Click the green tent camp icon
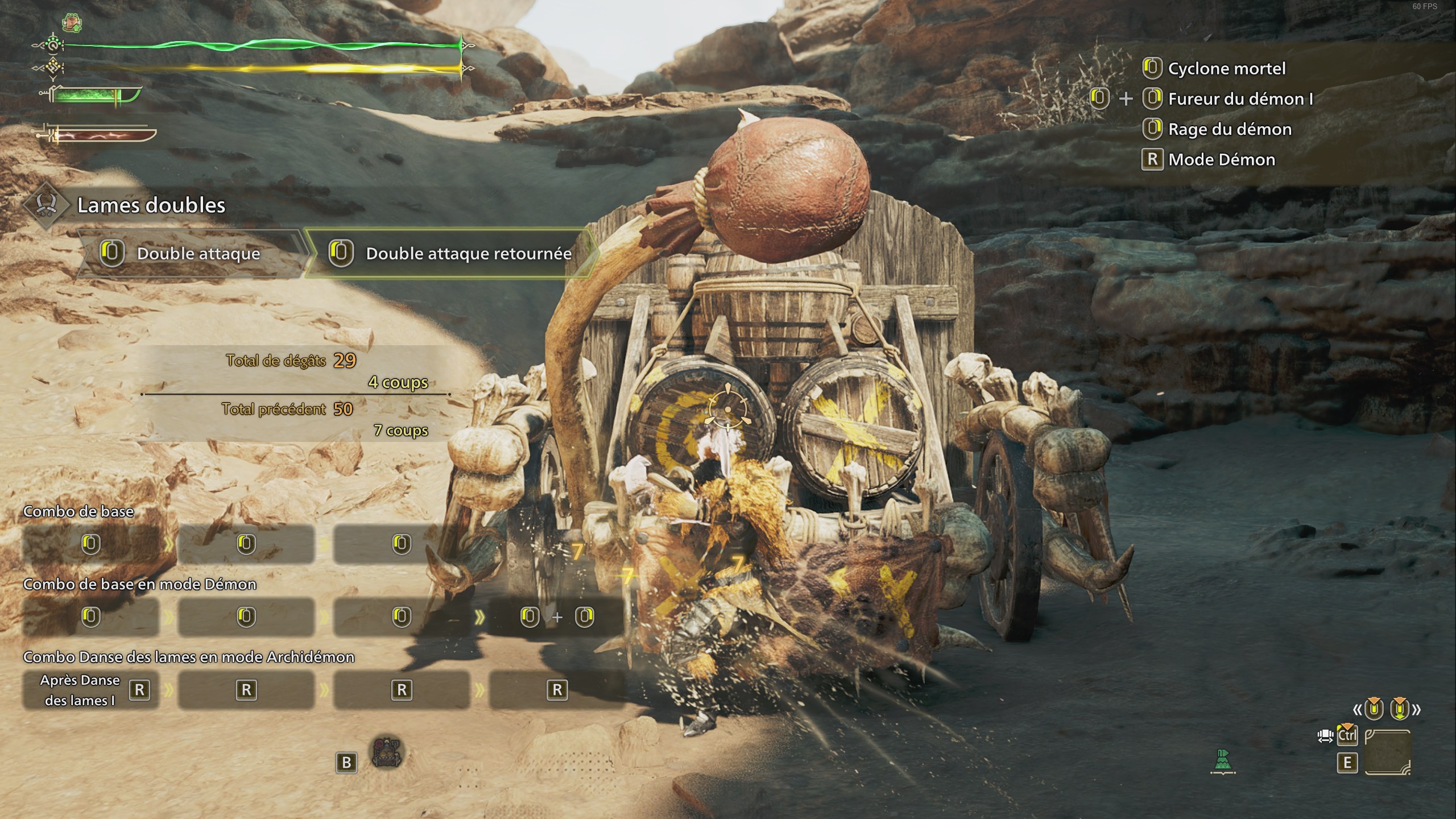The width and height of the screenshot is (1456, 819). [x=1223, y=761]
